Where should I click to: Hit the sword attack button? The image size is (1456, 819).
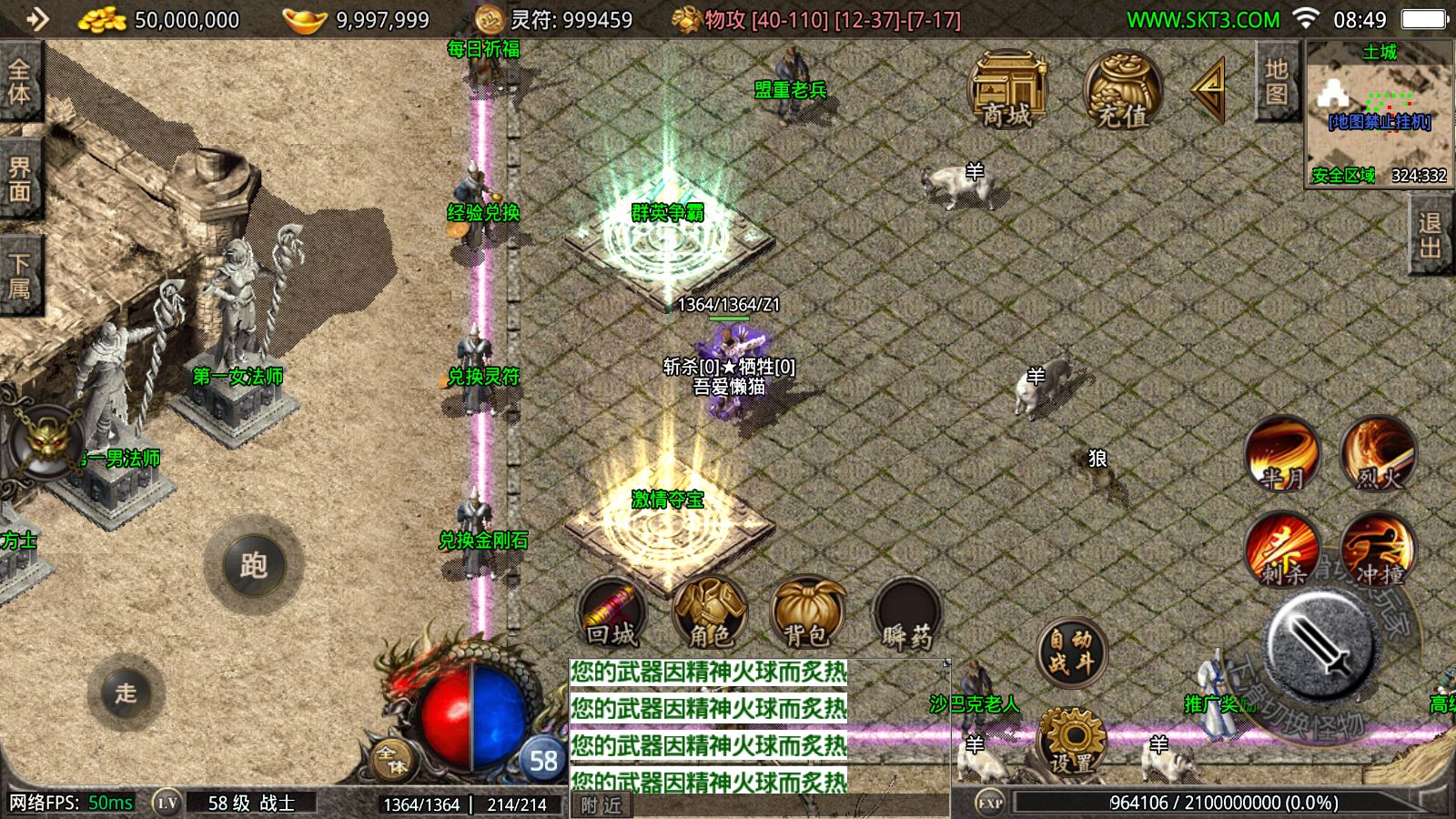pos(1320,644)
